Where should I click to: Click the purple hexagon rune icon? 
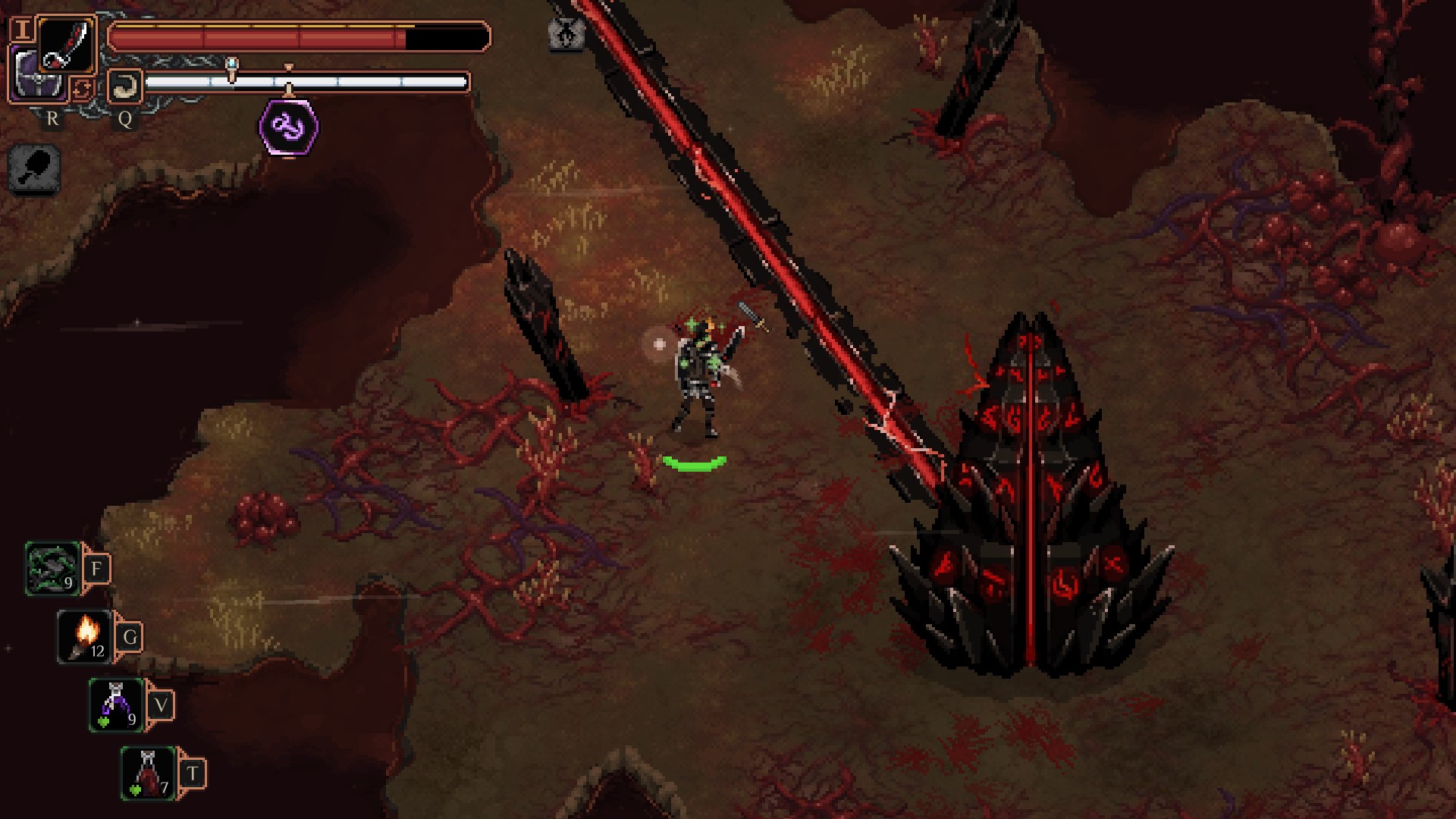click(x=289, y=127)
